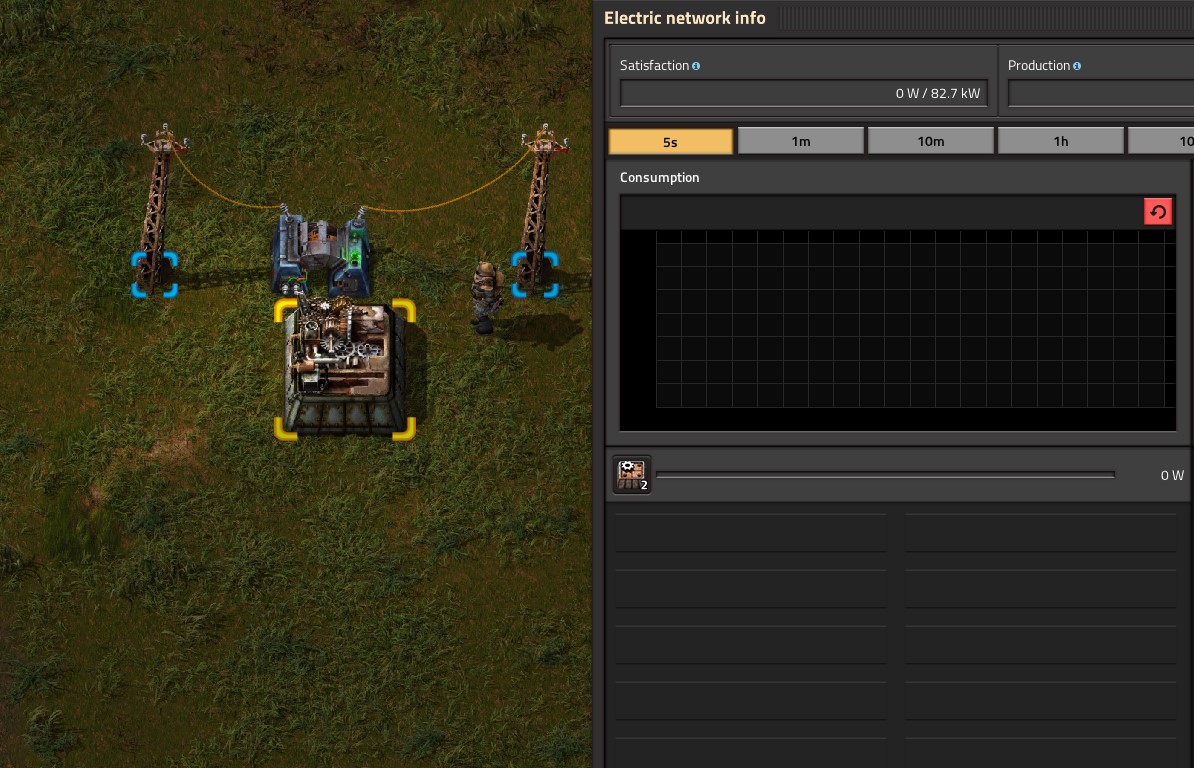The image size is (1194, 768).
Task: Open the Satisfaction info tooltip icon
Action: [696, 66]
